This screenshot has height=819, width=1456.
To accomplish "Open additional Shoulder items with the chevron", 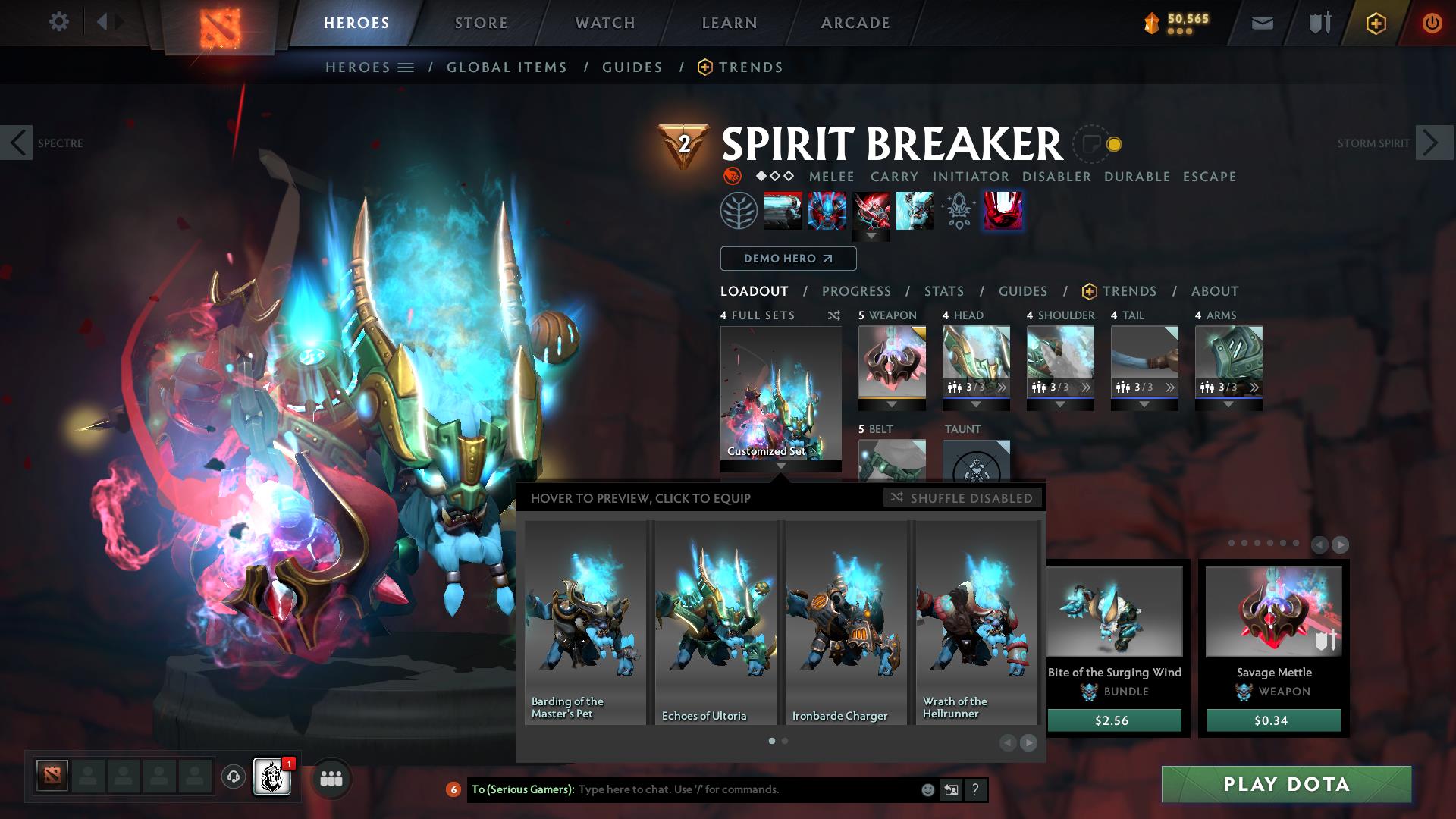I will pyautogui.click(x=1087, y=387).
